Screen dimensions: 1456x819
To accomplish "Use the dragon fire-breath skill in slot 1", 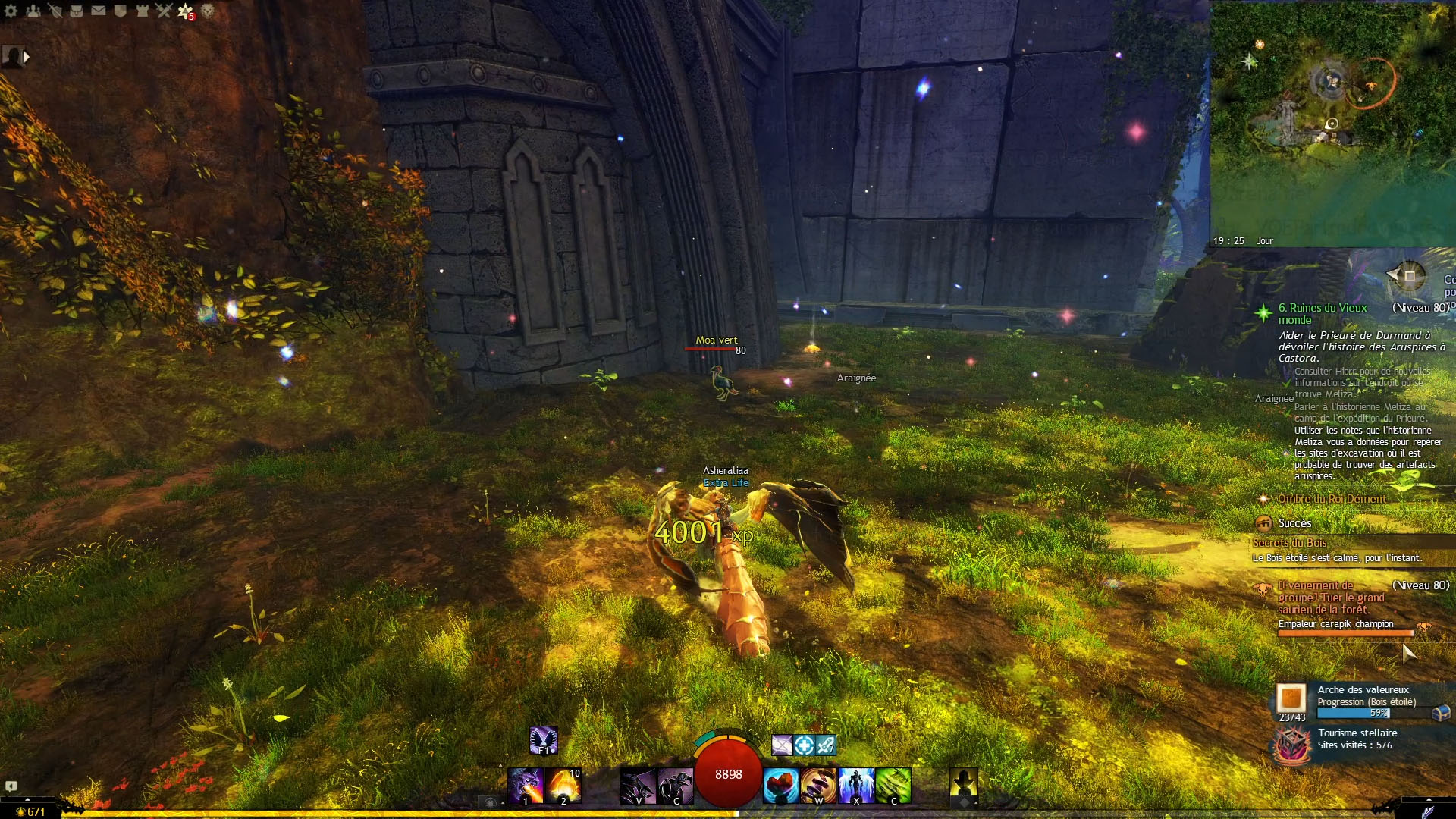I will [526, 785].
